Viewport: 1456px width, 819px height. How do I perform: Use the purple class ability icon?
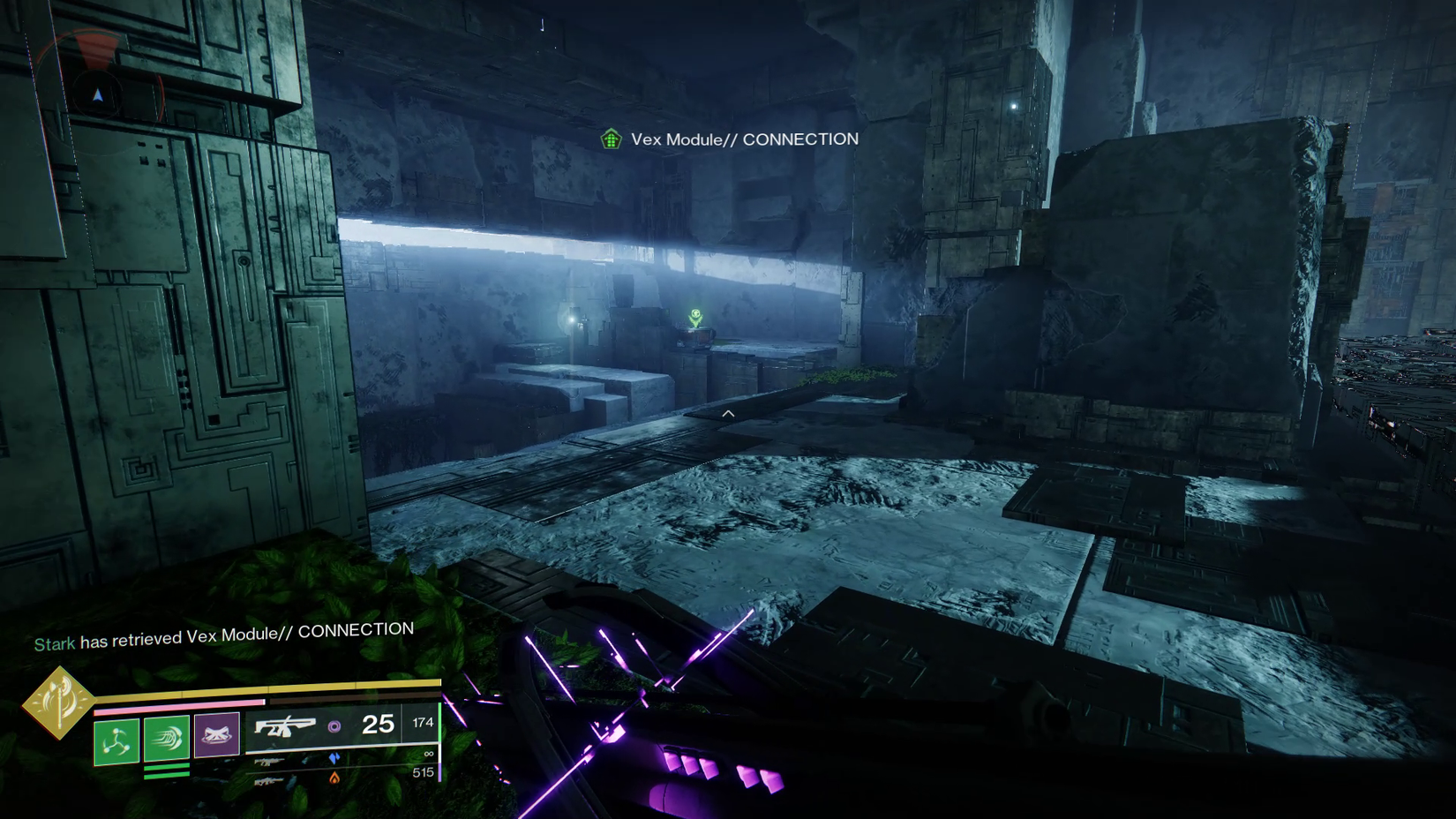tap(216, 734)
